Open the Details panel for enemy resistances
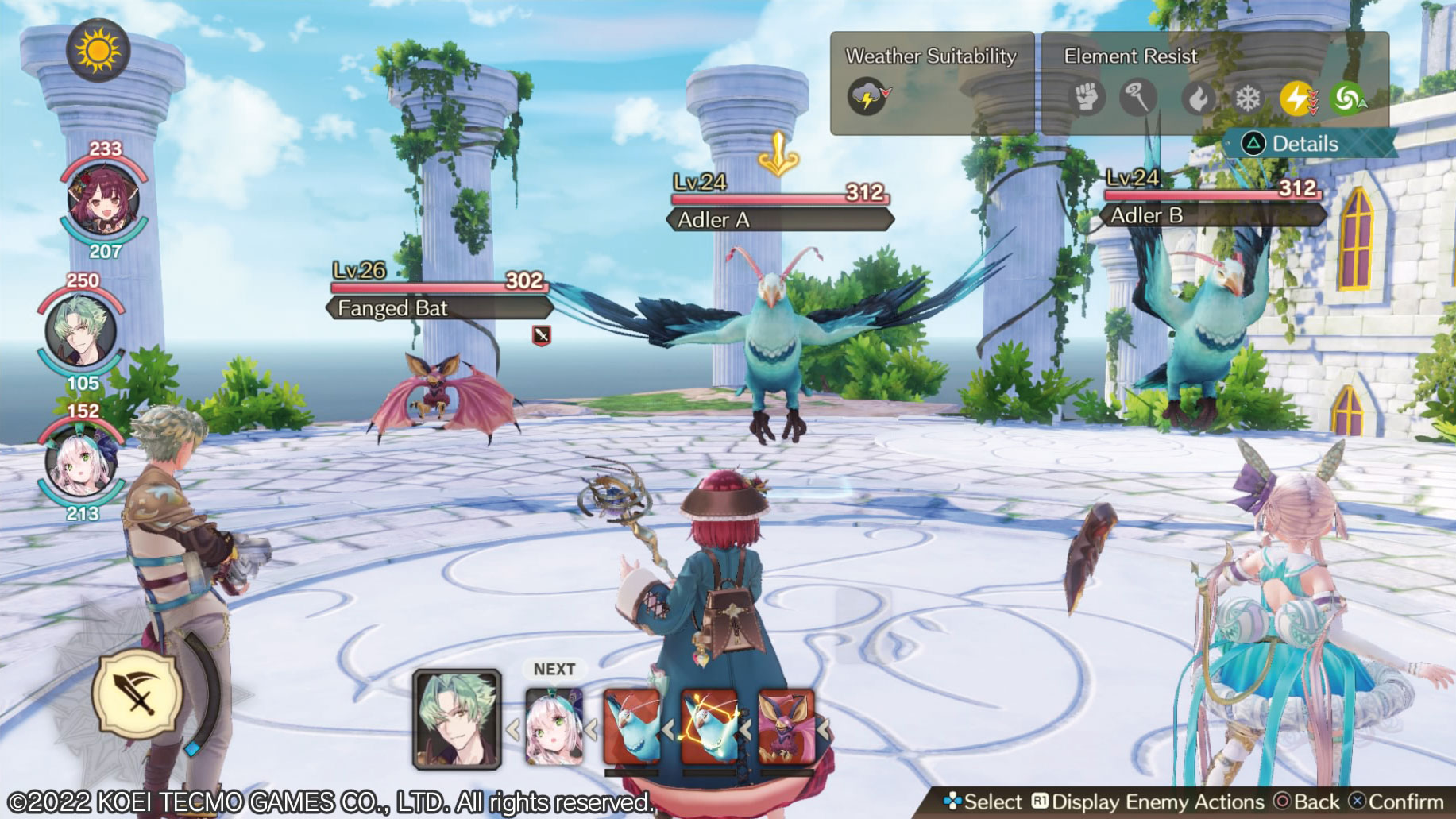This screenshot has height=819, width=1456. point(1305,144)
